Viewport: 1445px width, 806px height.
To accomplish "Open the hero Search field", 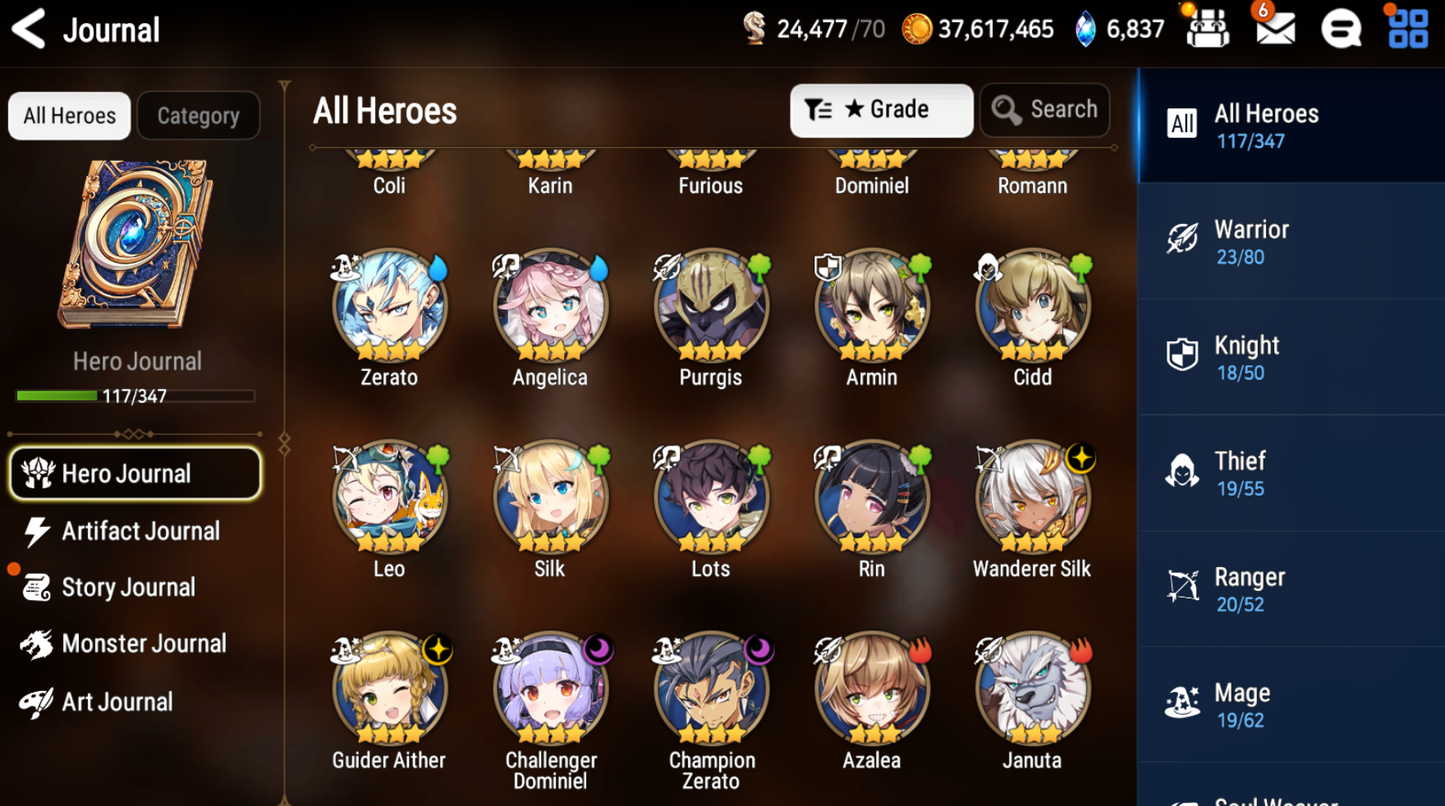I will click(x=1045, y=110).
